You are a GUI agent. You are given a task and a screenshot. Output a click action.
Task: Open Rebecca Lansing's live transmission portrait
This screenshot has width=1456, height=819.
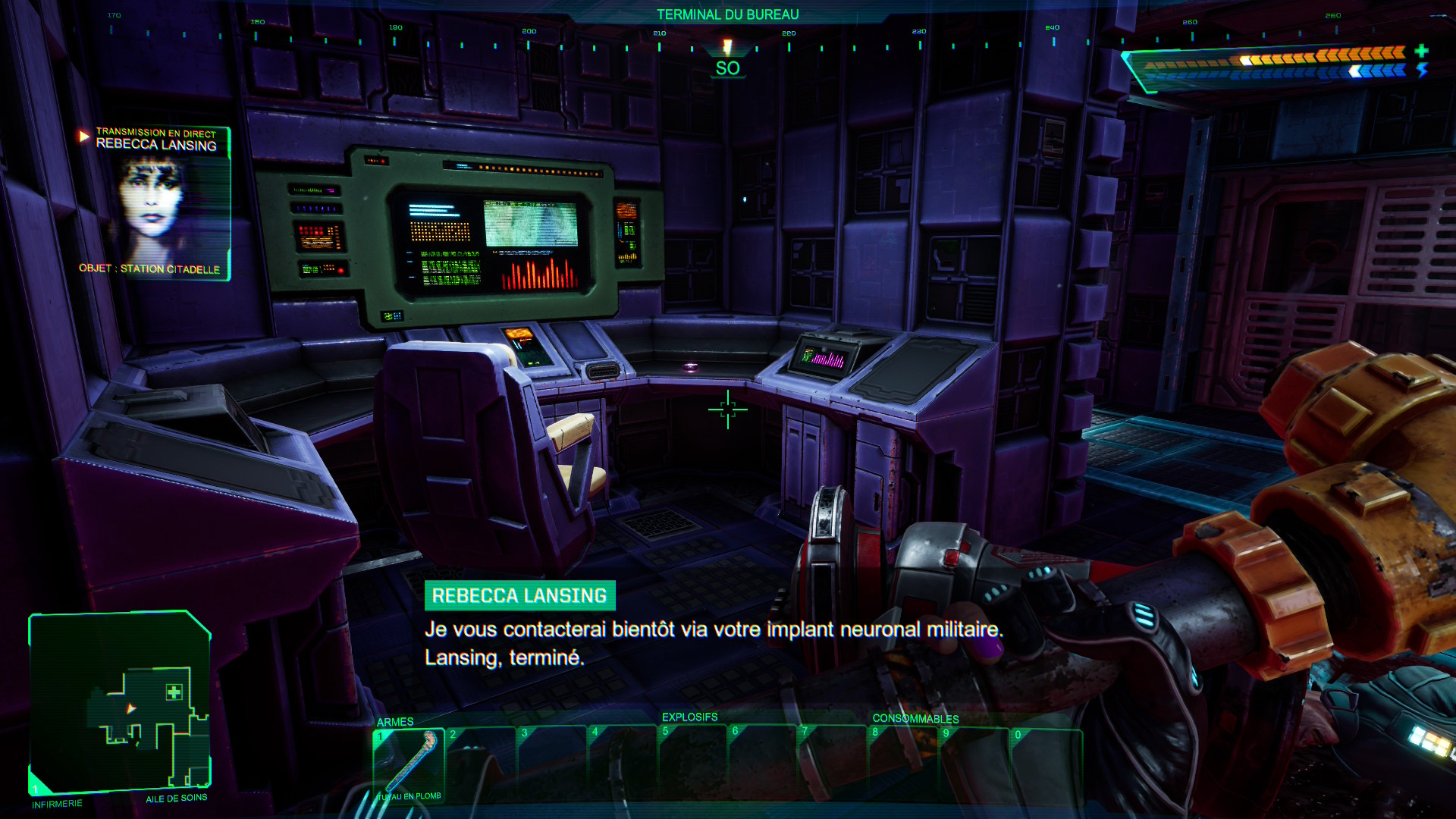pos(155,205)
